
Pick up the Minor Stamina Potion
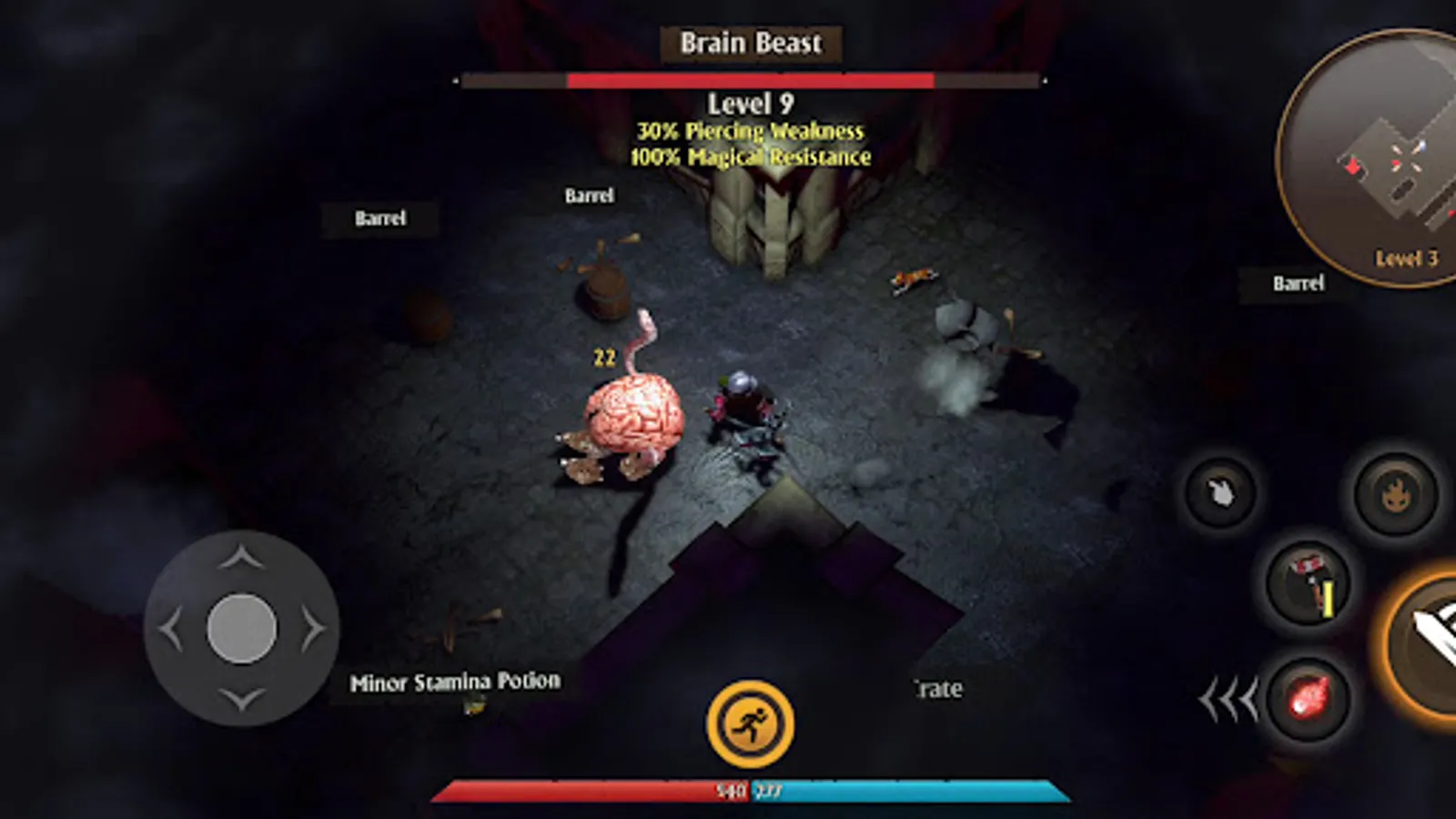[x=456, y=679]
